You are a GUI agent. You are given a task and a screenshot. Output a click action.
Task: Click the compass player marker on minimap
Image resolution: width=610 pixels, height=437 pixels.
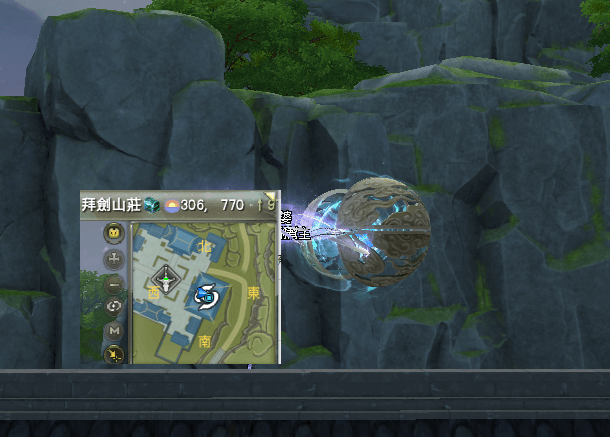[165, 281]
